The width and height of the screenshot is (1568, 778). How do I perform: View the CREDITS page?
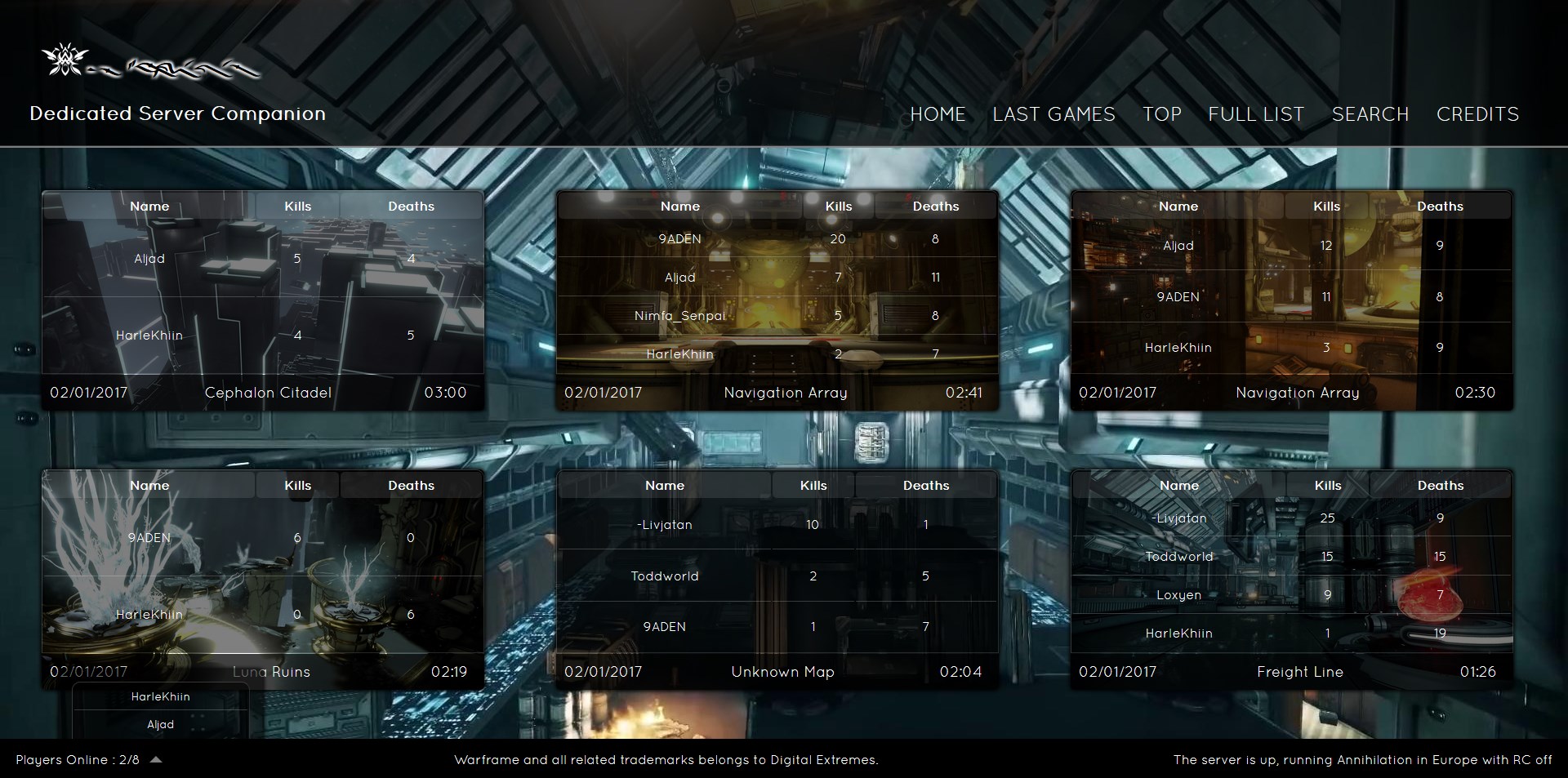1477,114
